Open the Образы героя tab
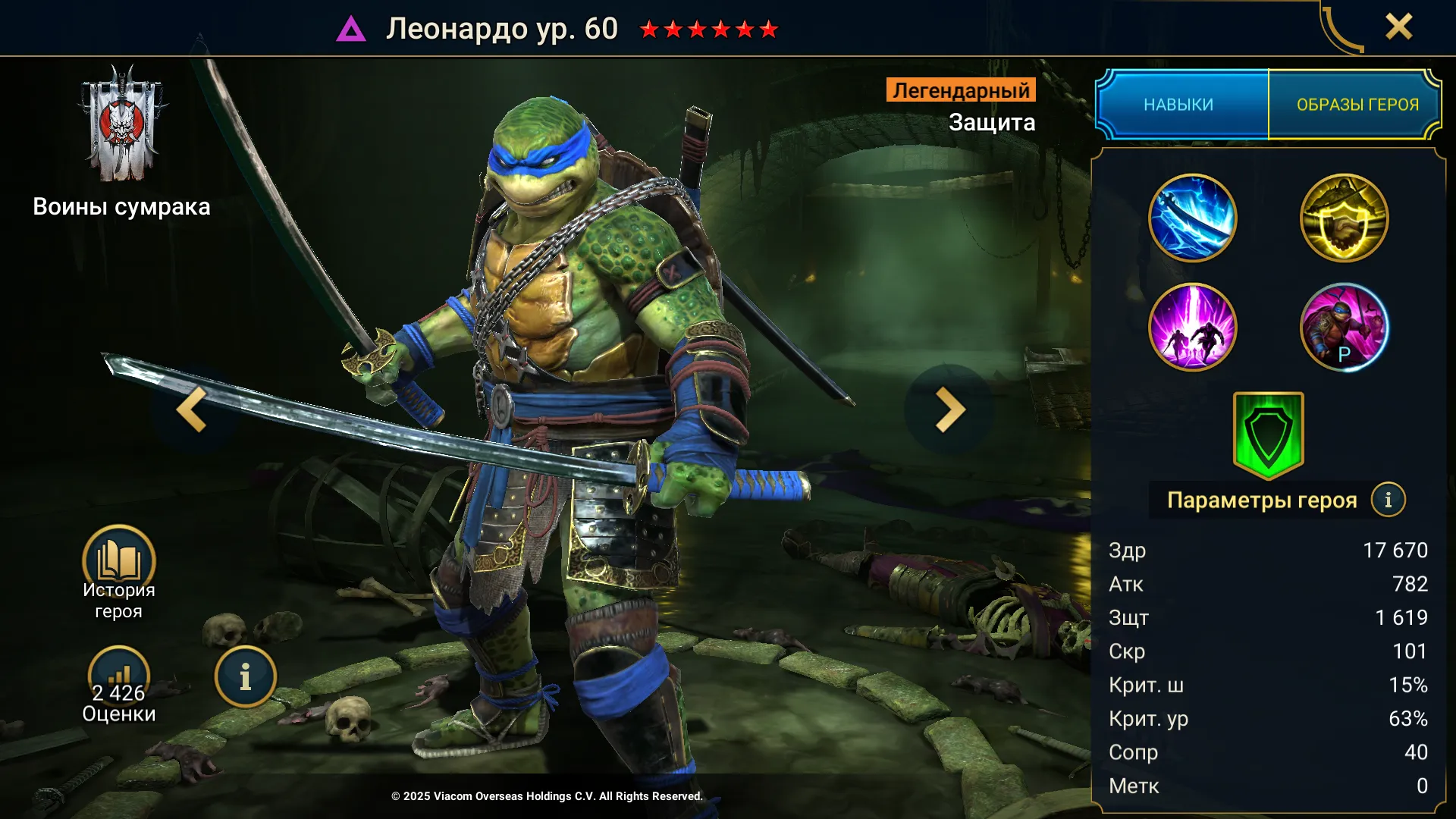 coord(1356,105)
